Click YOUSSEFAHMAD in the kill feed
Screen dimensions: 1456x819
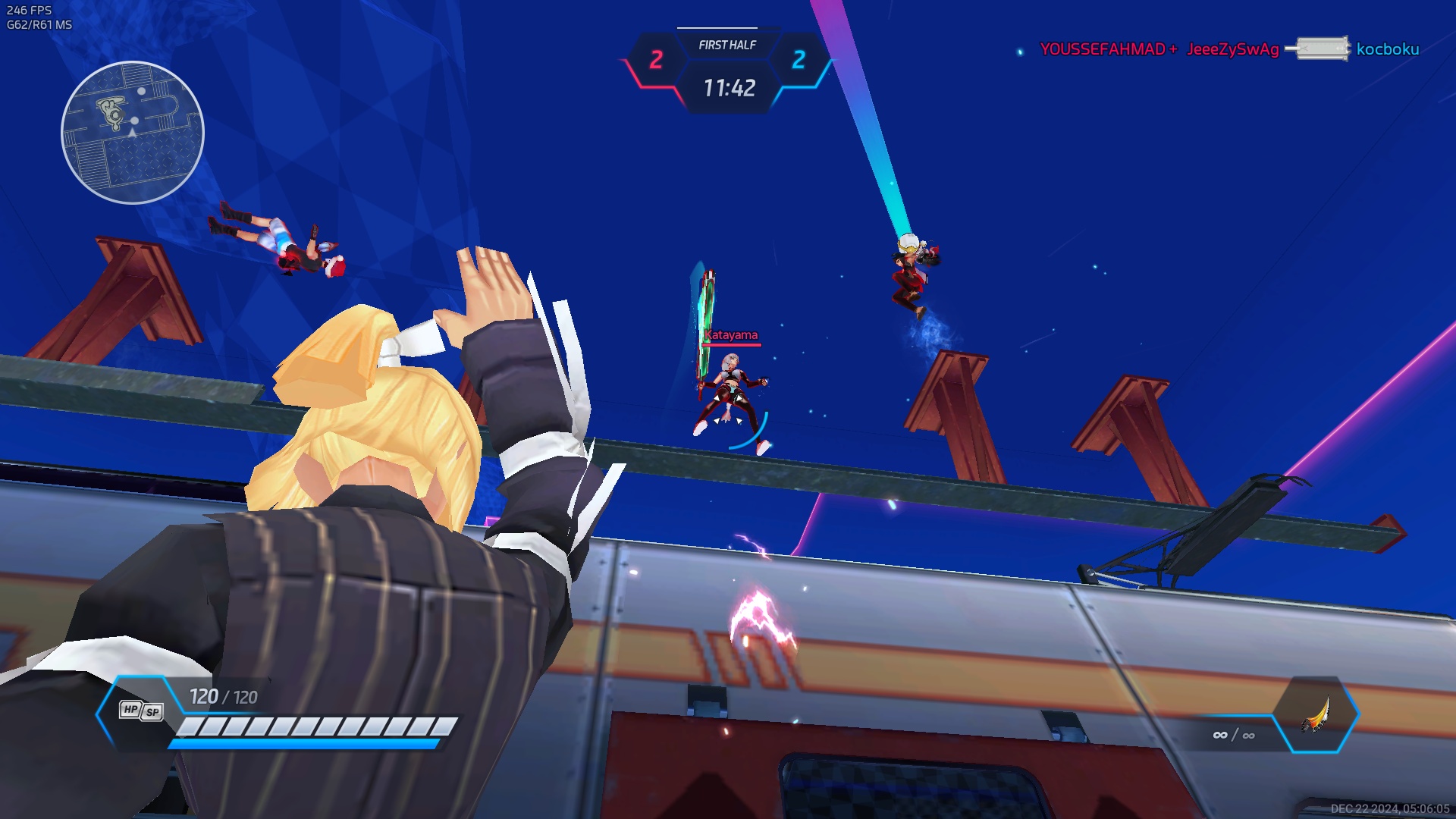click(1102, 49)
